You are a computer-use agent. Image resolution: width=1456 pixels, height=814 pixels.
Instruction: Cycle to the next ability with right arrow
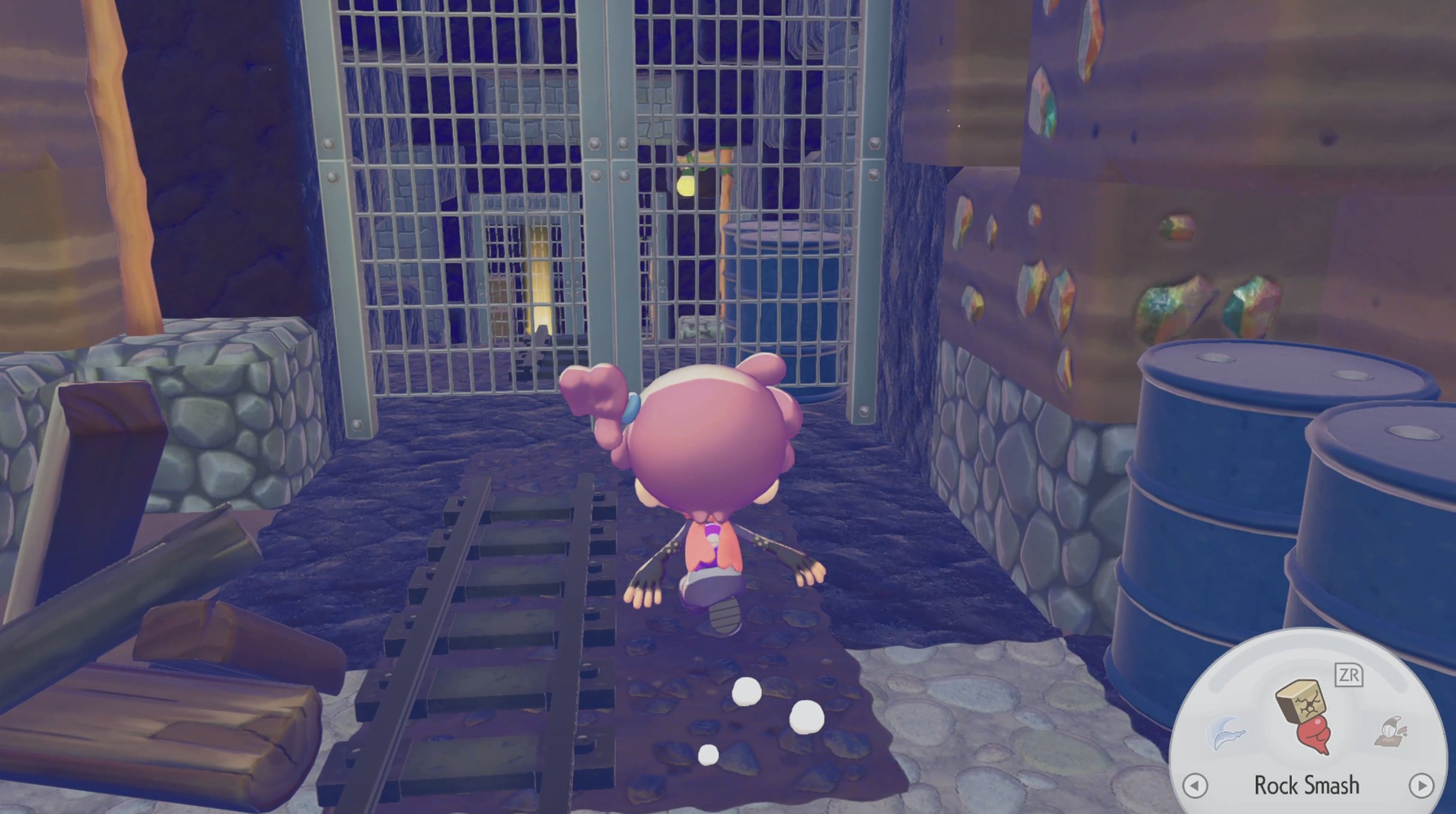pyautogui.click(x=1421, y=785)
